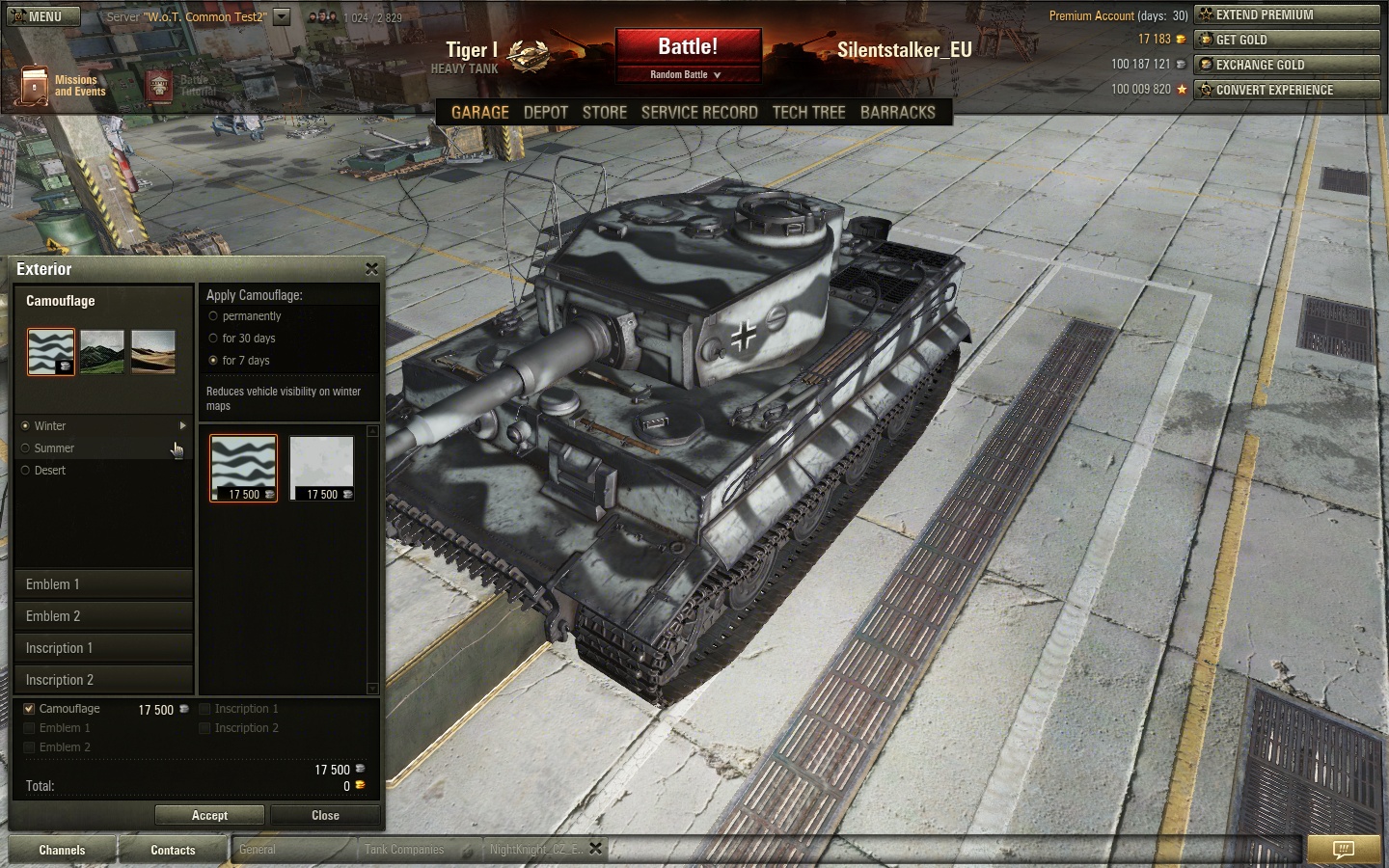
Task: Select the Desert camouflage type
Action: (26, 471)
